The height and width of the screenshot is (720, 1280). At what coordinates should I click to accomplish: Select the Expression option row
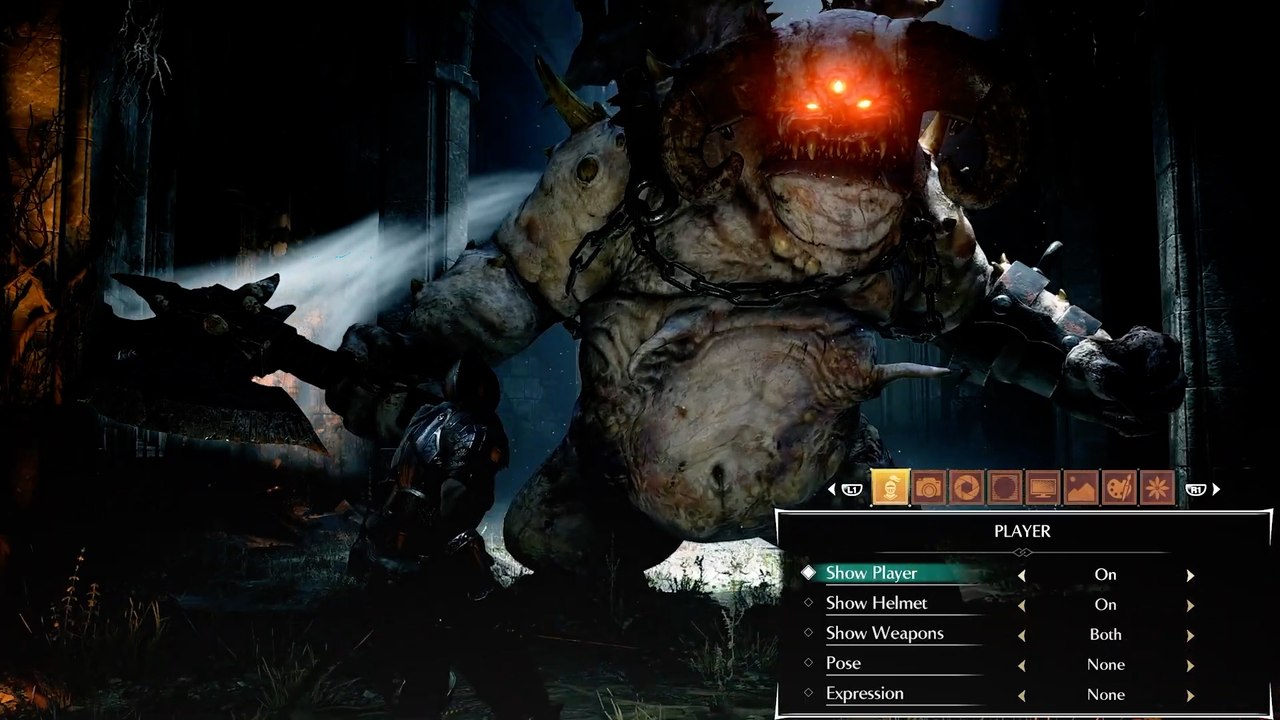coord(864,693)
